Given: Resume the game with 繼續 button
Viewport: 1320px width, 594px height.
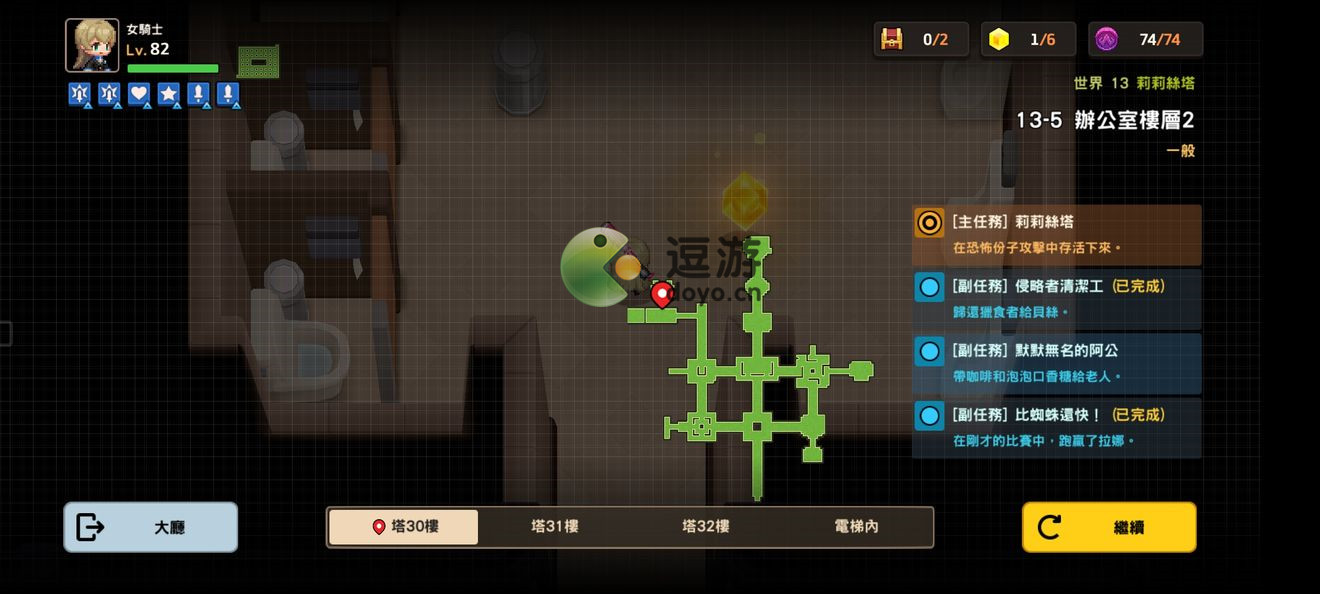Looking at the screenshot, I should click(1108, 527).
